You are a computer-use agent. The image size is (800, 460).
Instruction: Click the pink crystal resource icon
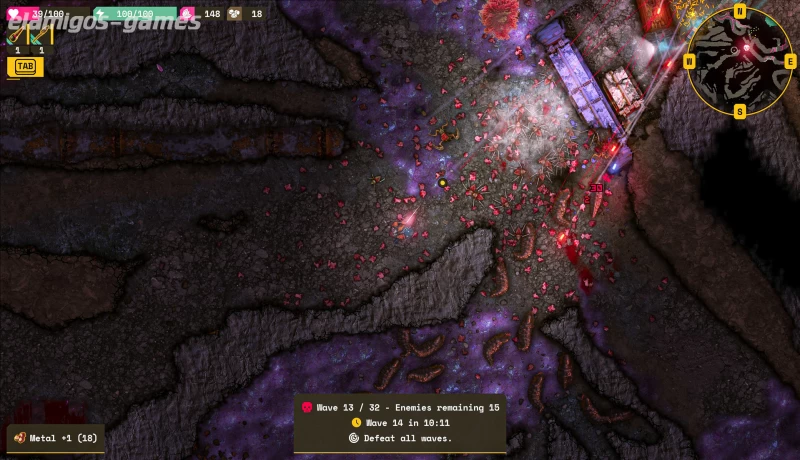[x=187, y=14]
